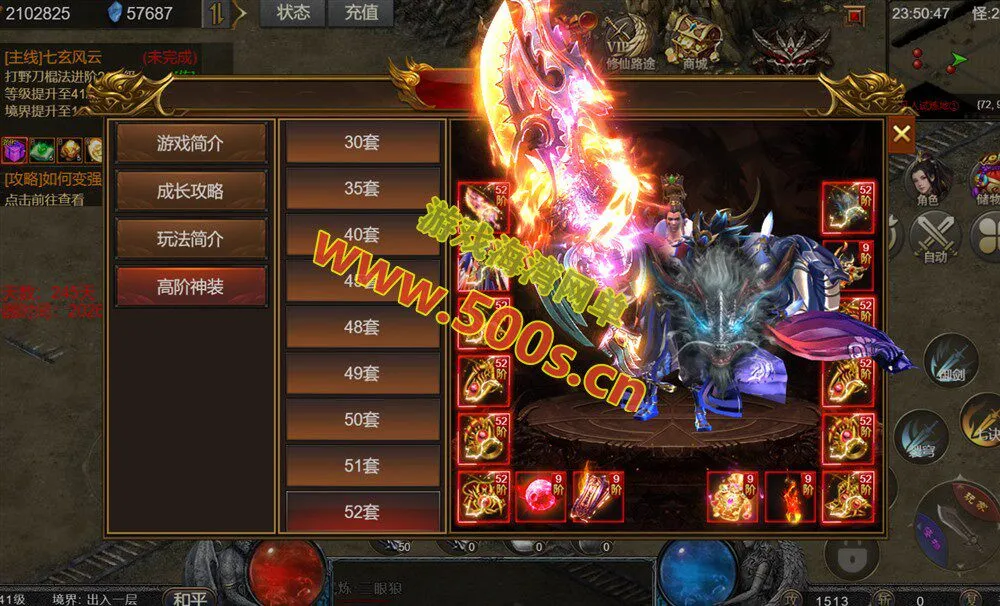This screenshot has width=1000, height=606.
Task: Open the 52套 gear set
Action: pyautogui.click(x=362, y=511)
